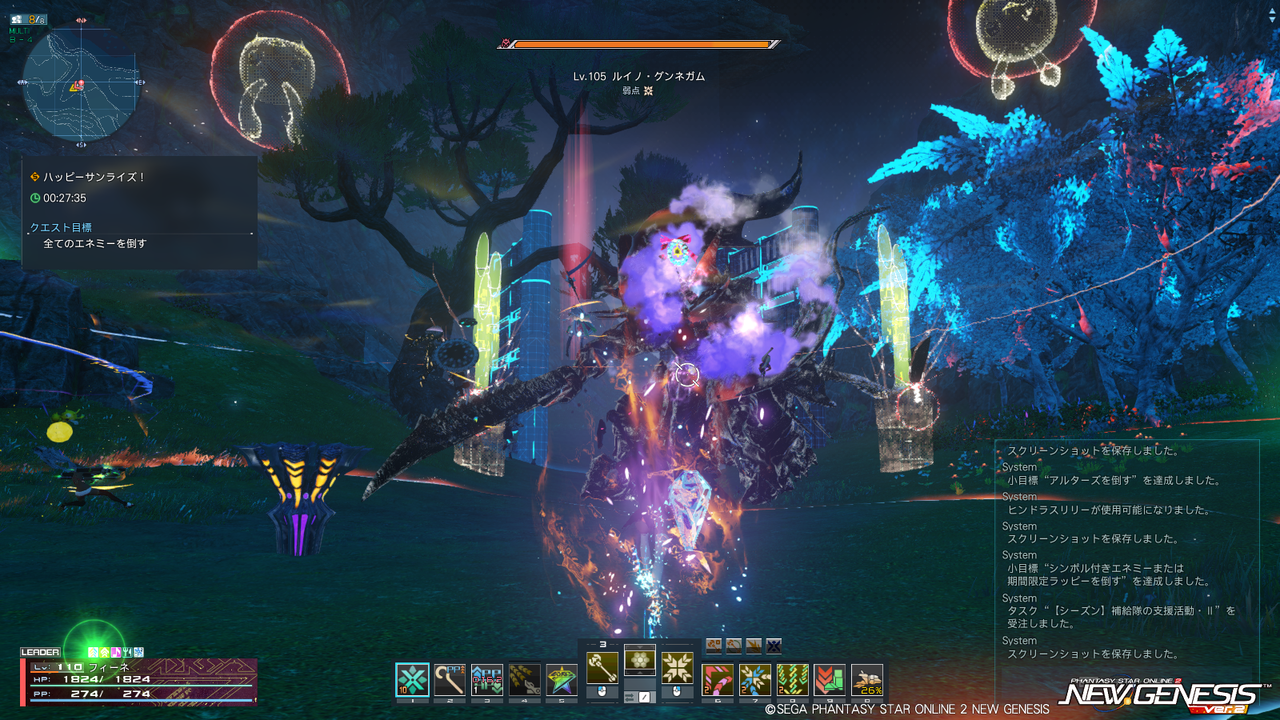Click the fork and knife food buff icon
Viewport: 1280px width, 720px height.
coord(128,651)
